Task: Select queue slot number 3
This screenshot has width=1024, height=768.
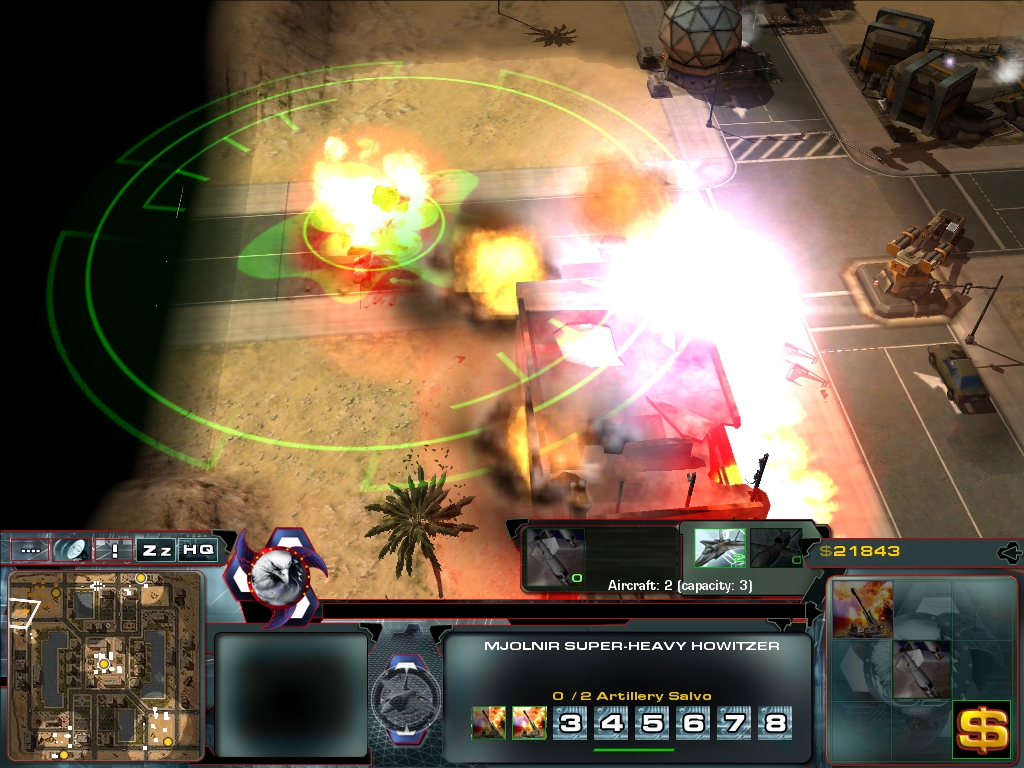Action: [570, 722]
